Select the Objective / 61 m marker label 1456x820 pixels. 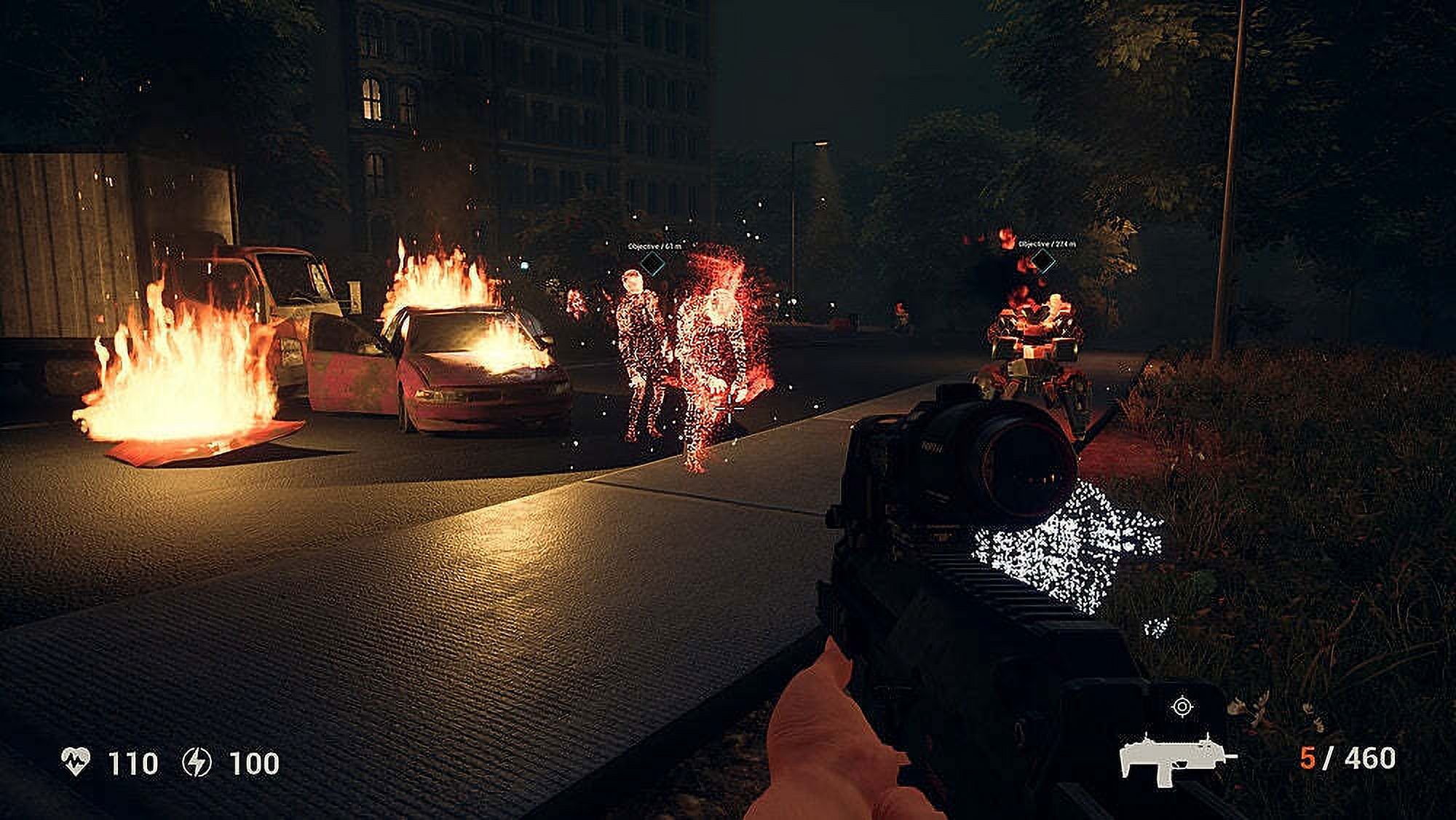(x=652, y=245)
